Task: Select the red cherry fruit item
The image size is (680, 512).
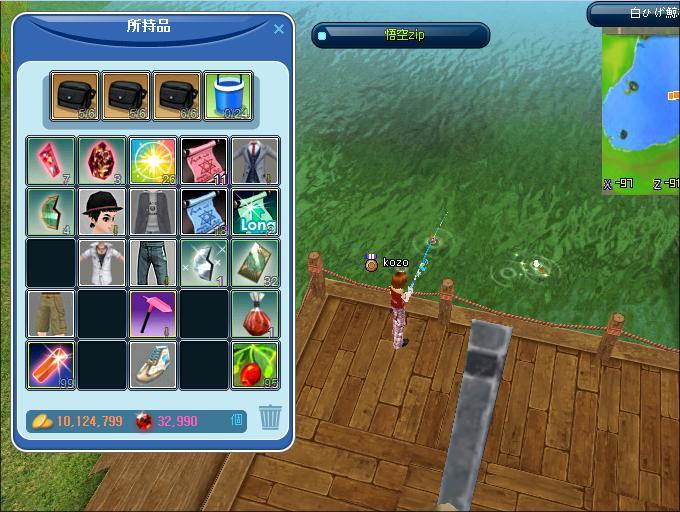Action: 255,365
